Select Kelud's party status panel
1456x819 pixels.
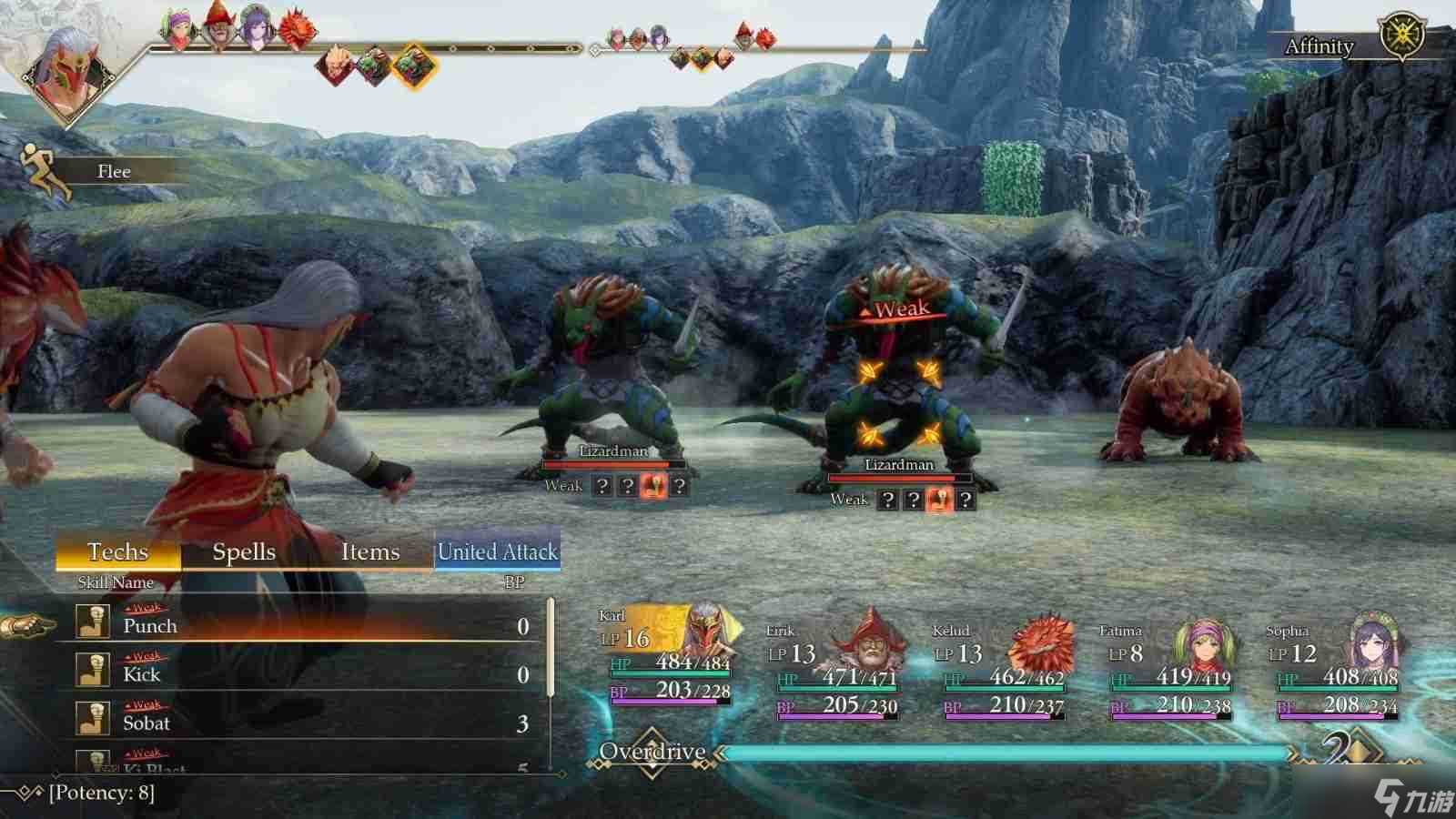click(x=1003, y=669)
